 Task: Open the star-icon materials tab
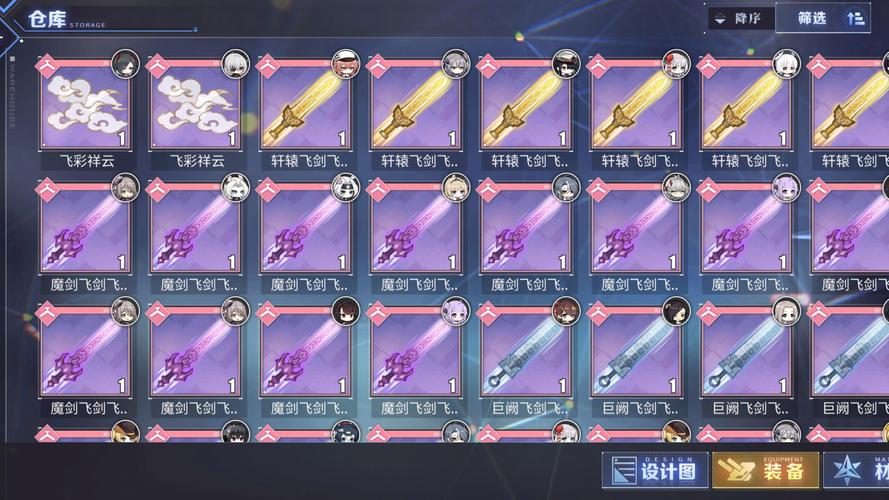858,472
